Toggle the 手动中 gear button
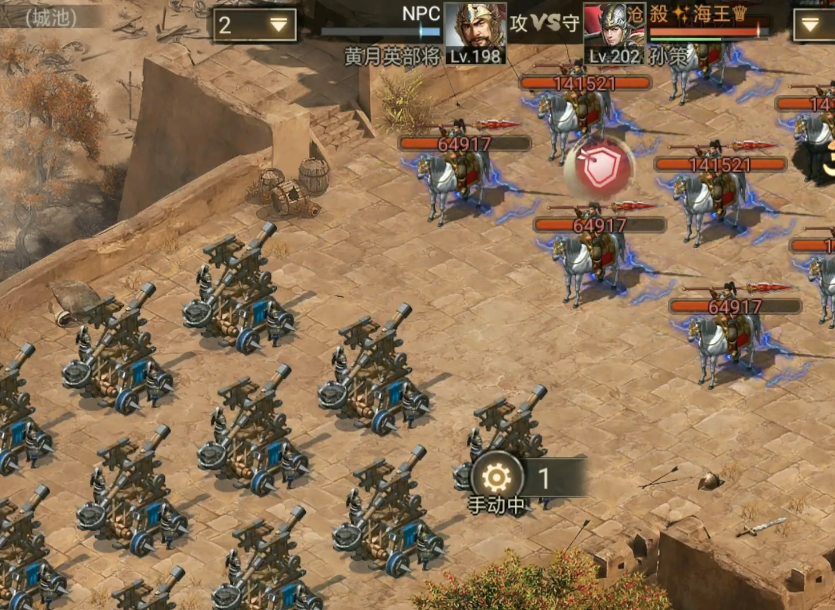 (497, 476)
